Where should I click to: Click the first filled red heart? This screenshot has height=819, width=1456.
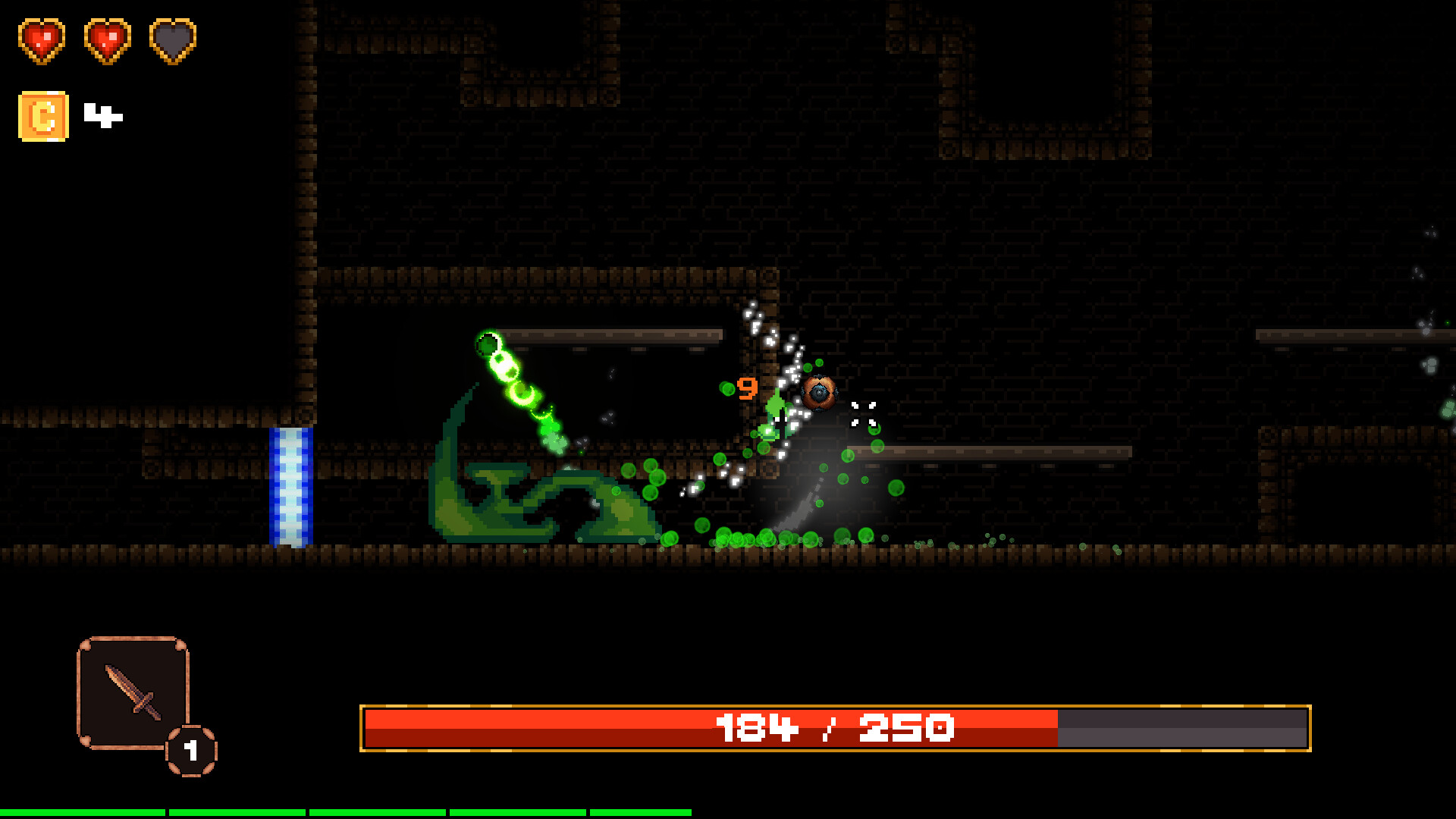[x=42, y=40]
